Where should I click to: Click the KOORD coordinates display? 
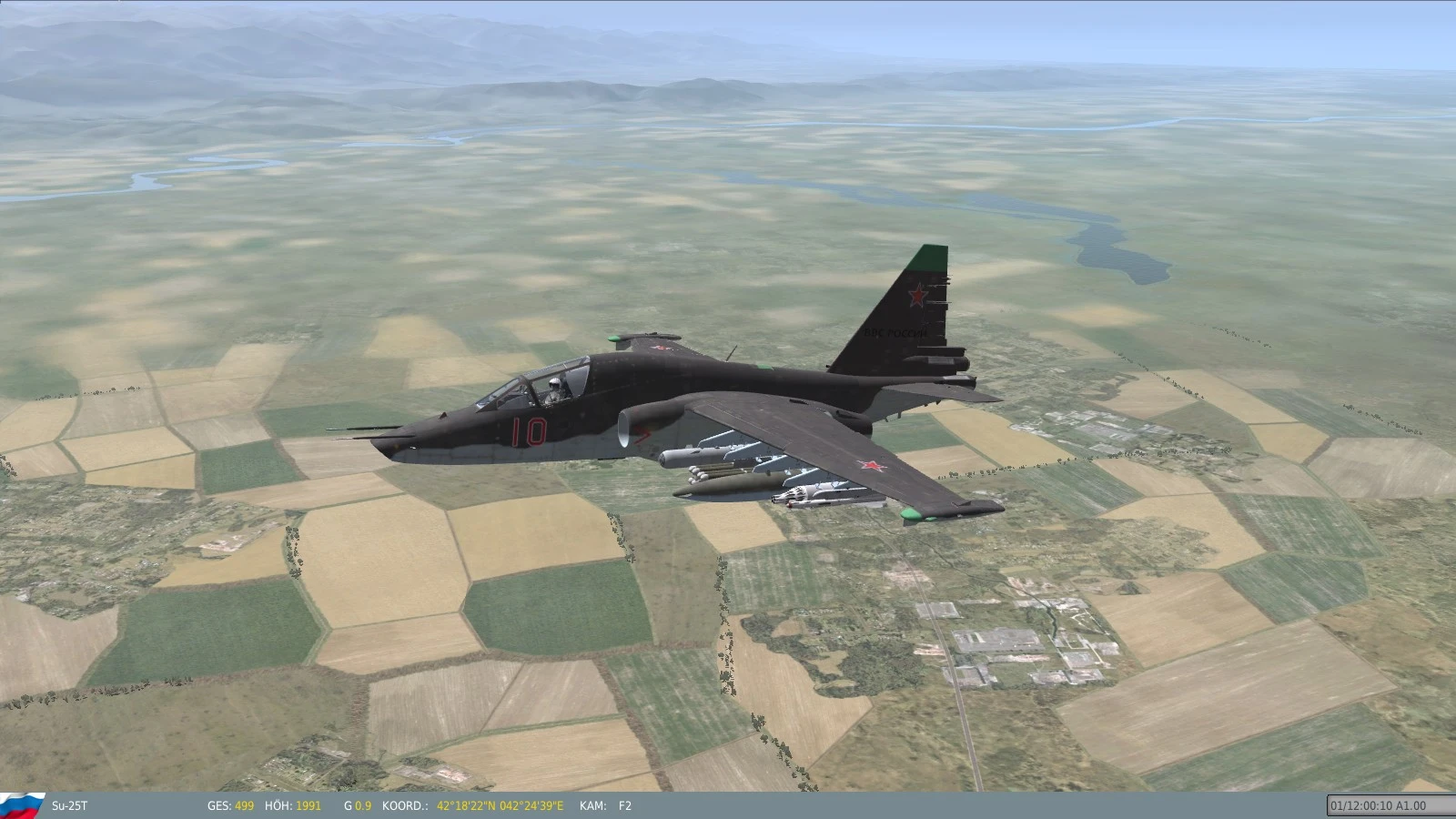click(x=405, y=805)
